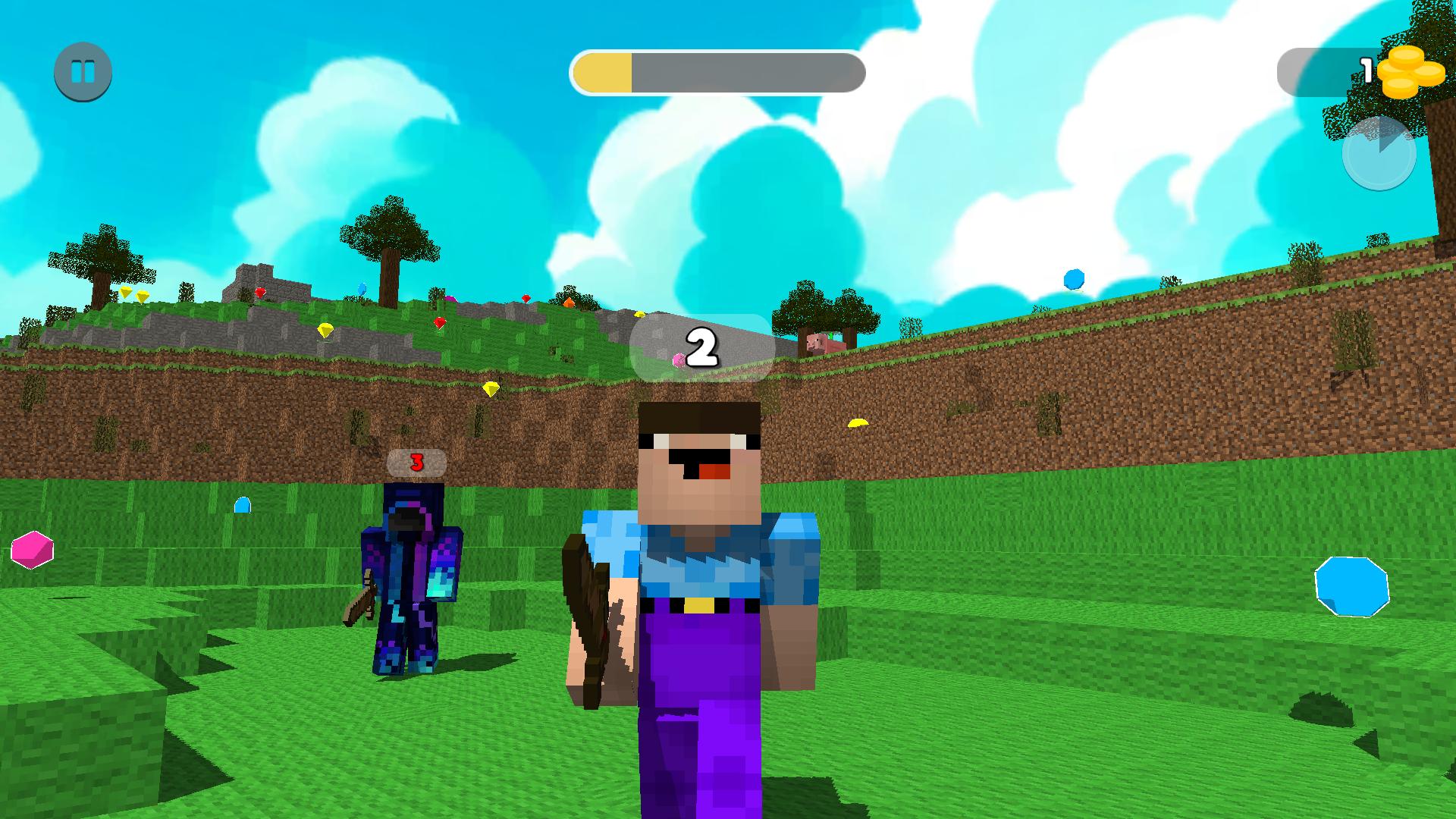Click the level badge showing 2

[701, 347]
